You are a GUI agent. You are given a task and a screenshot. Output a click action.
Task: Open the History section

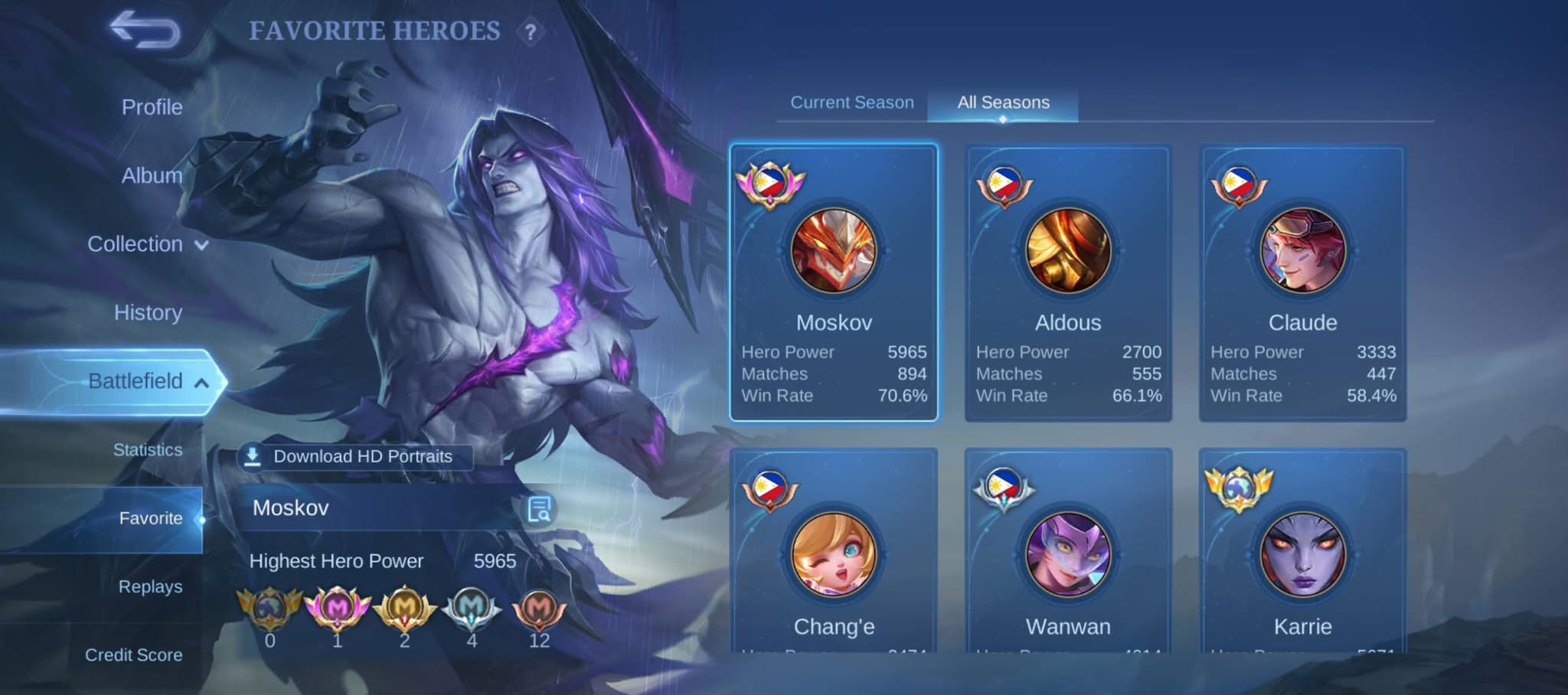[x=148, y=312]
